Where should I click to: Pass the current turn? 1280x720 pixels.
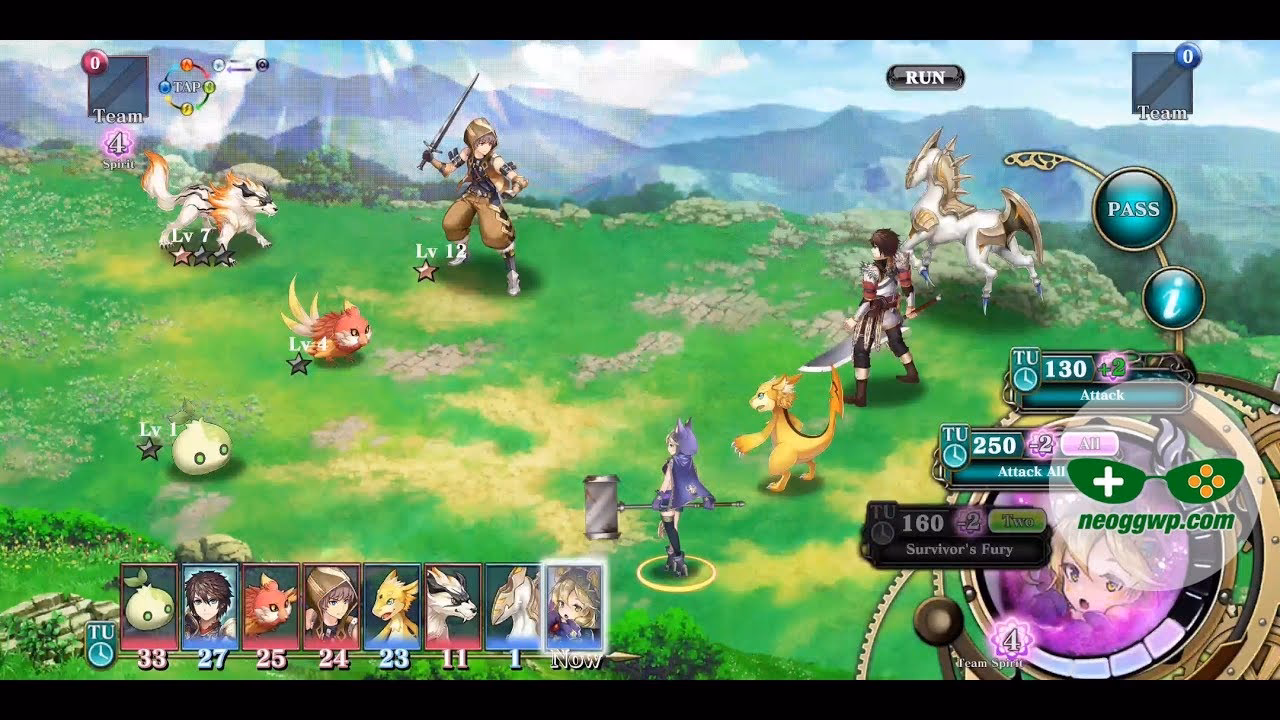coord(1133,209)
